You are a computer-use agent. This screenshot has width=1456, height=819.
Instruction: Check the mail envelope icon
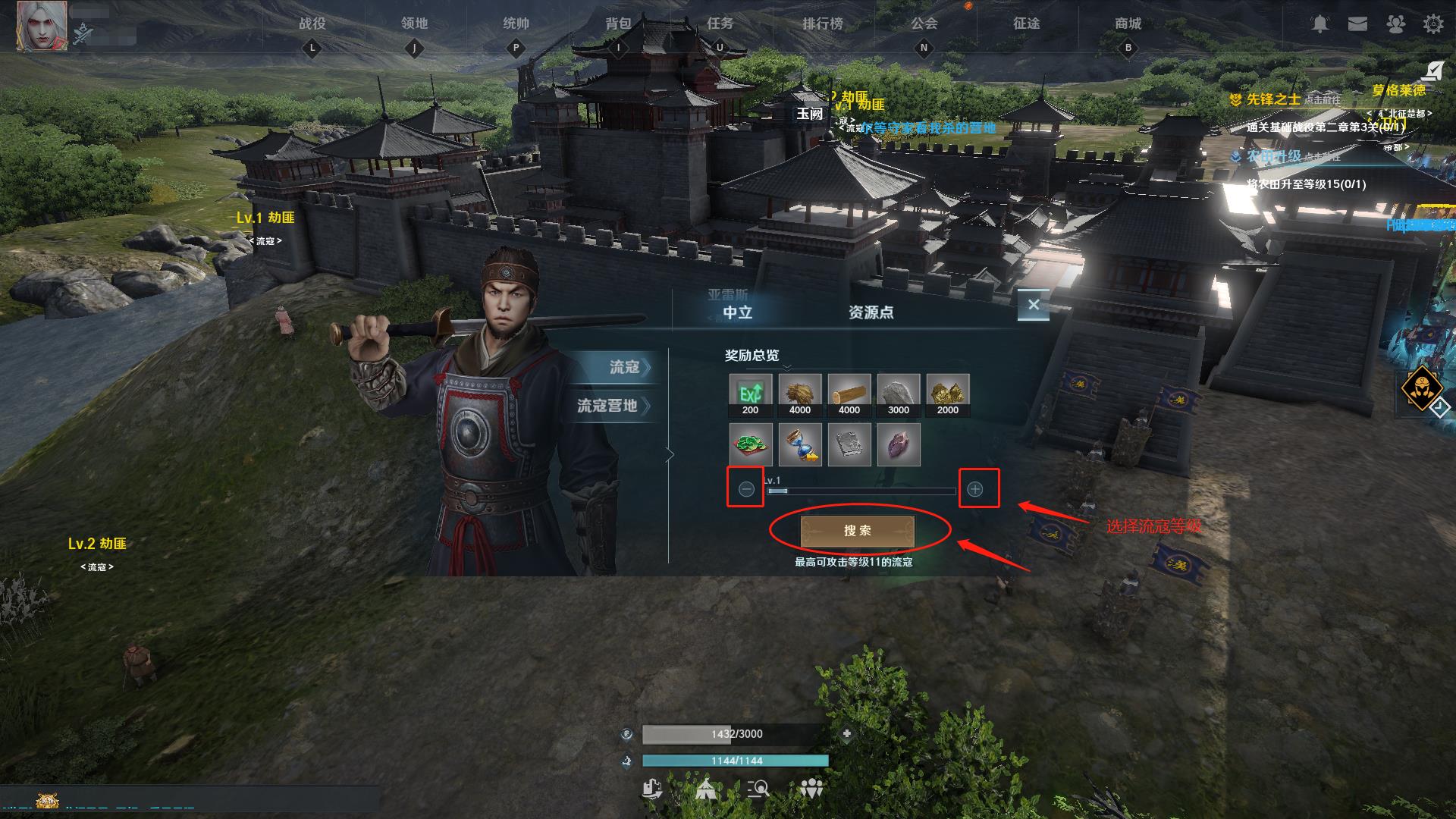click(x=1357, y=24)
